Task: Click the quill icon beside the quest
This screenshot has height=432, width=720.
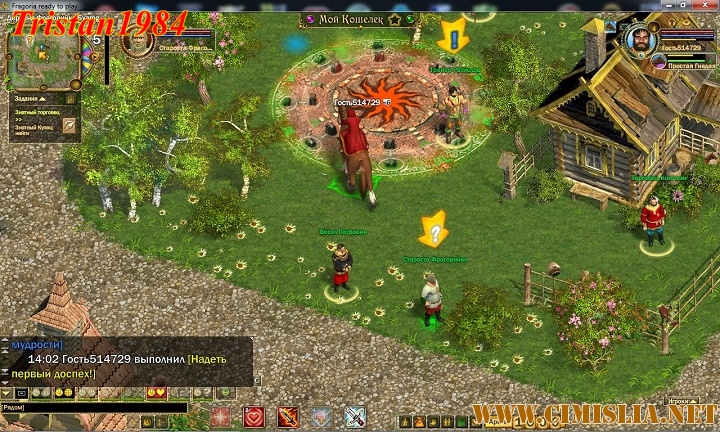Action: [x=69, y=126]
